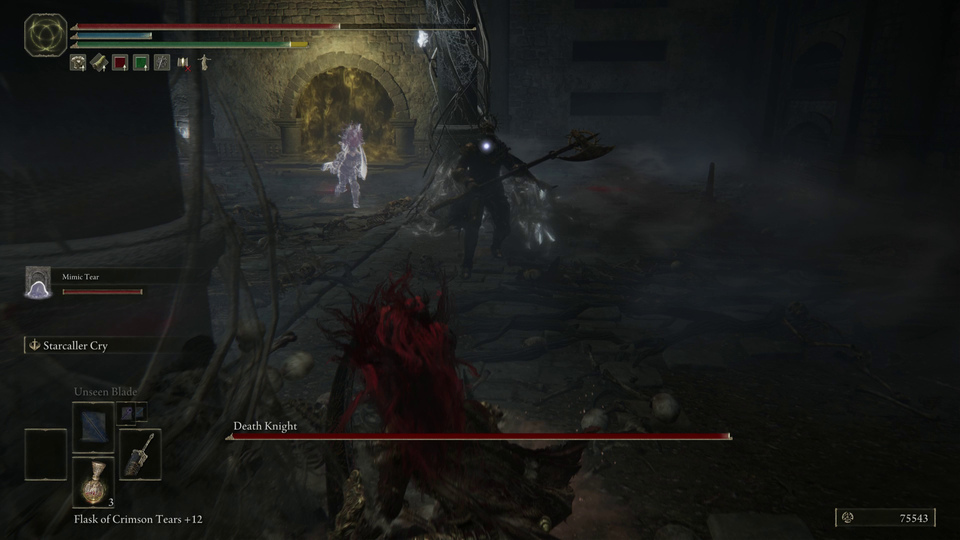Image resolution: width=960 pixels, height=540 pixels.
Task: Click the glowing rune emblem beside the health bar
Action: click(x=43, y=34)
